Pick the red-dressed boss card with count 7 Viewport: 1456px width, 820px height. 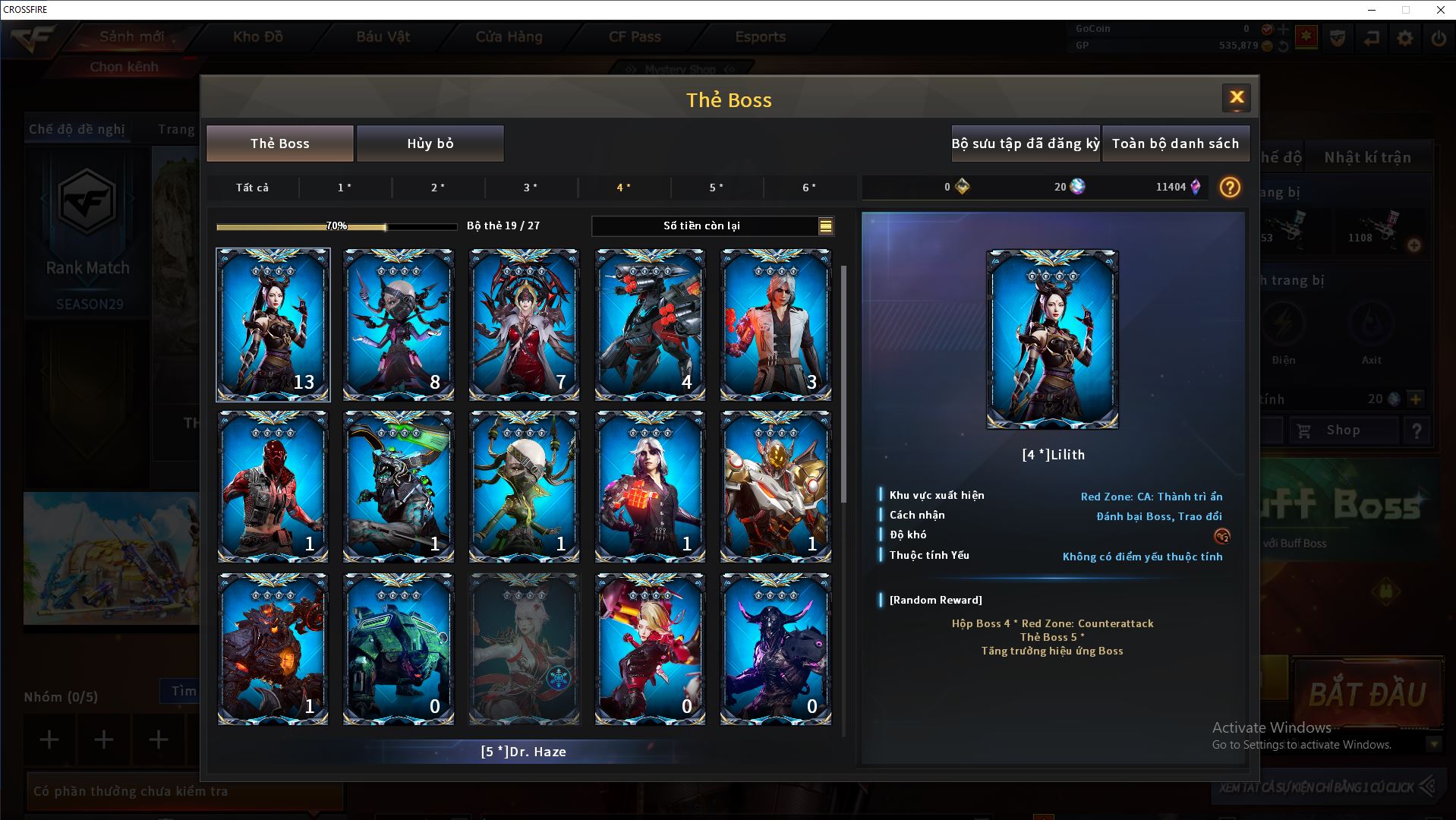point(524,324)
